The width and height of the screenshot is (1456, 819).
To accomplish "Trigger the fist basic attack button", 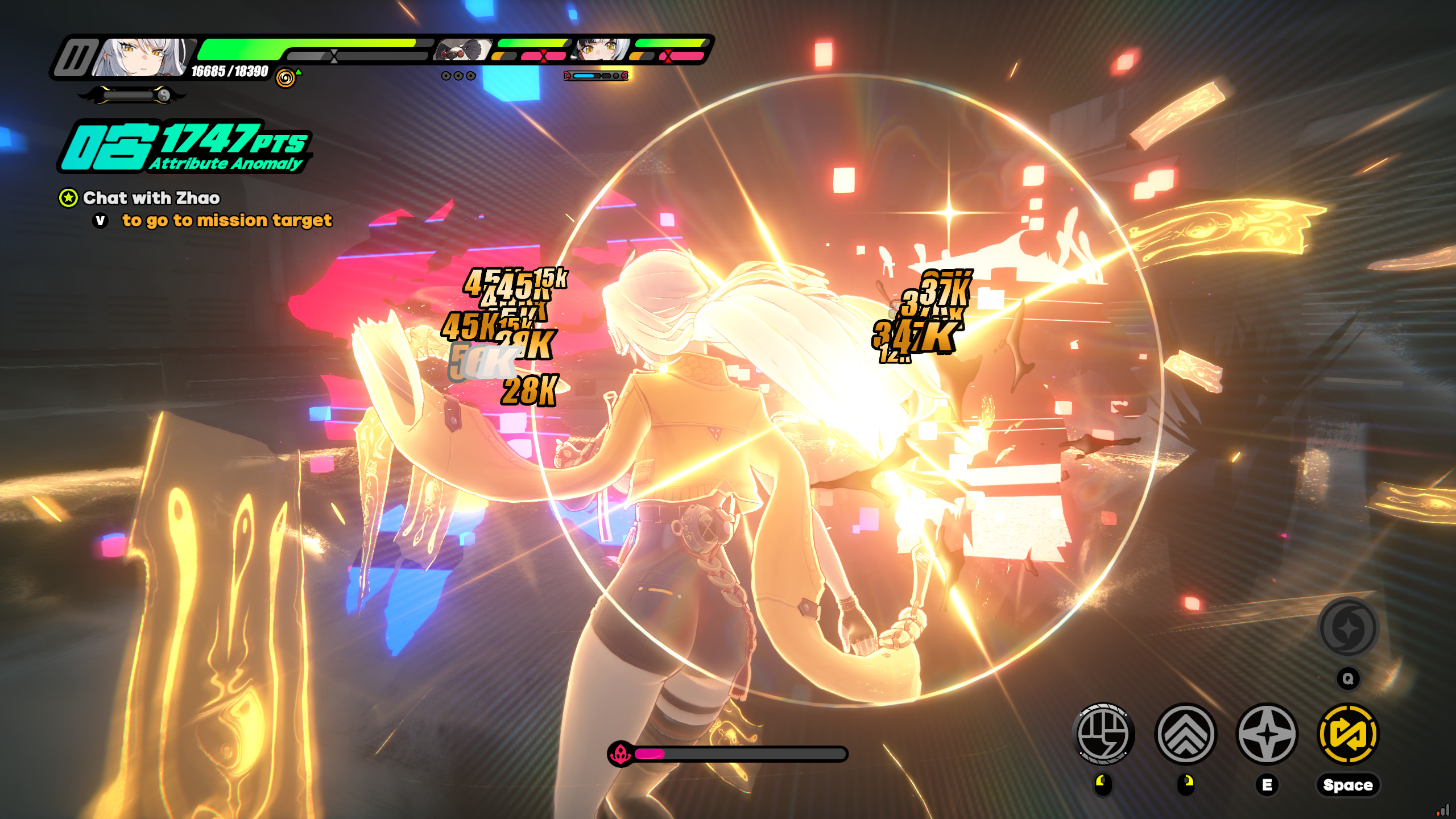I will 1103,734.
